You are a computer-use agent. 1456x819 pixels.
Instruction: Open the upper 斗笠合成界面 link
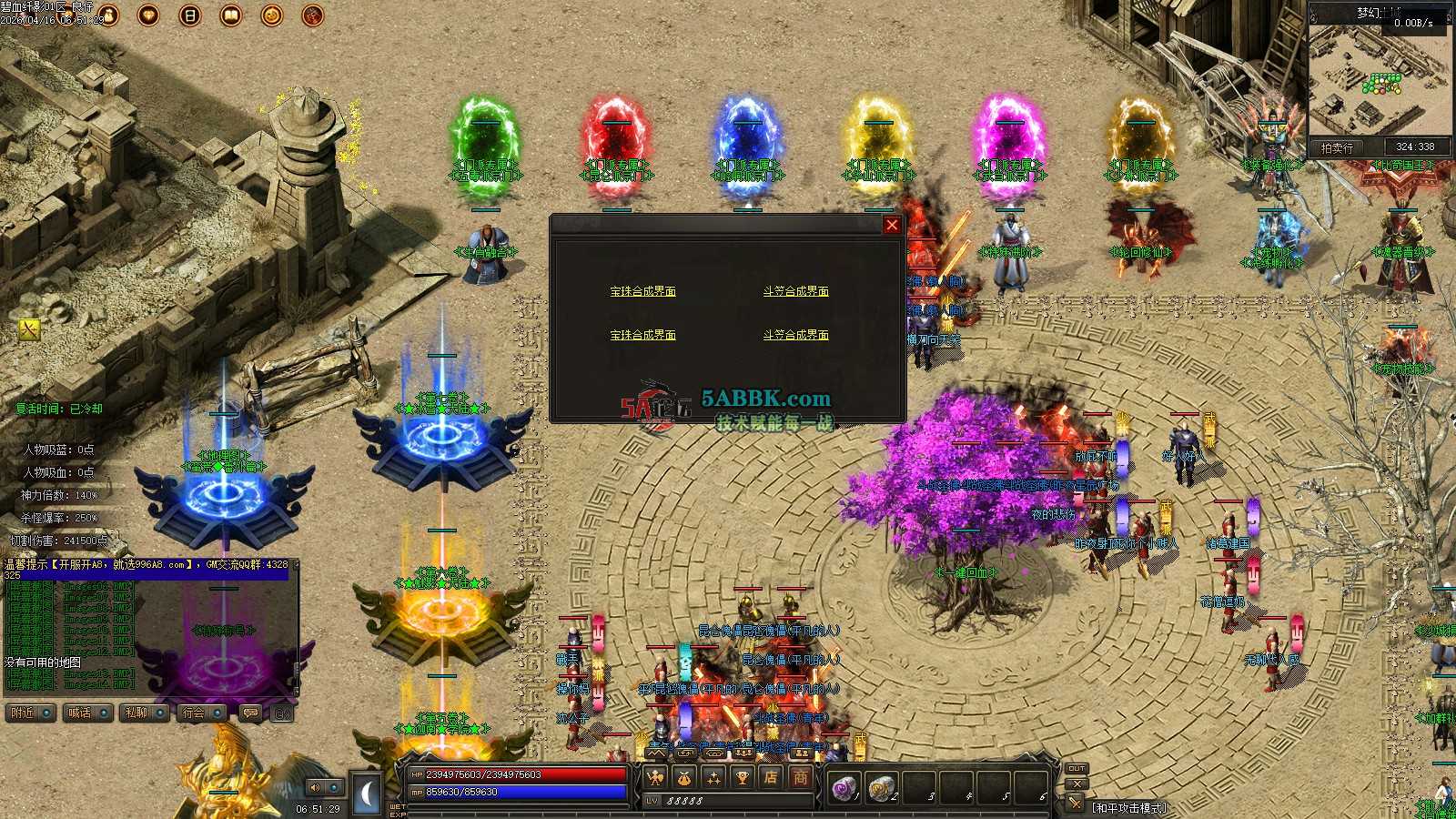795,291
